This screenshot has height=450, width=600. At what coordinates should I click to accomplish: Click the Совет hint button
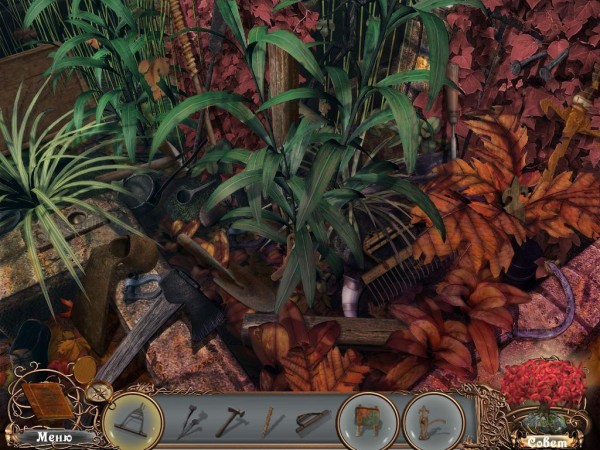pos(546,440)
